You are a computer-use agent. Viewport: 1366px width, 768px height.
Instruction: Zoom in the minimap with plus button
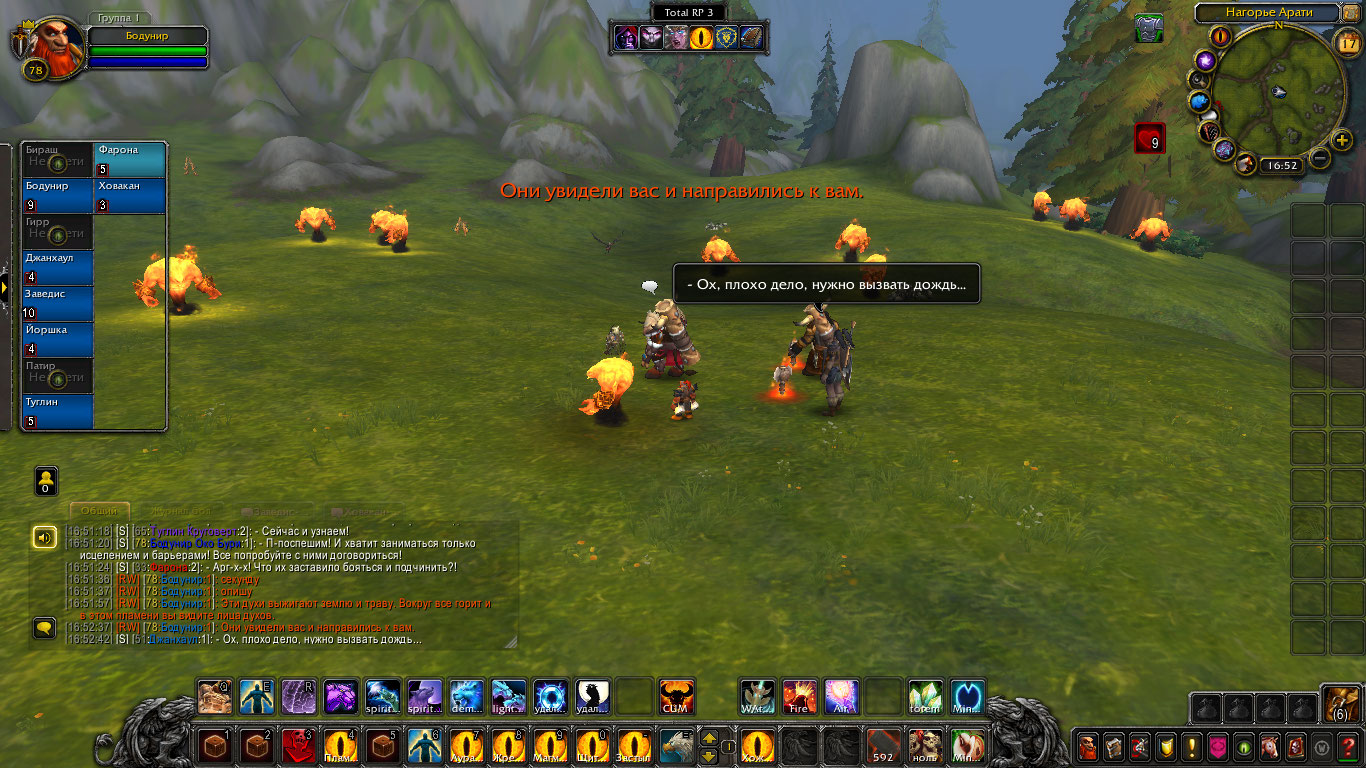(x=1342, y=140)
